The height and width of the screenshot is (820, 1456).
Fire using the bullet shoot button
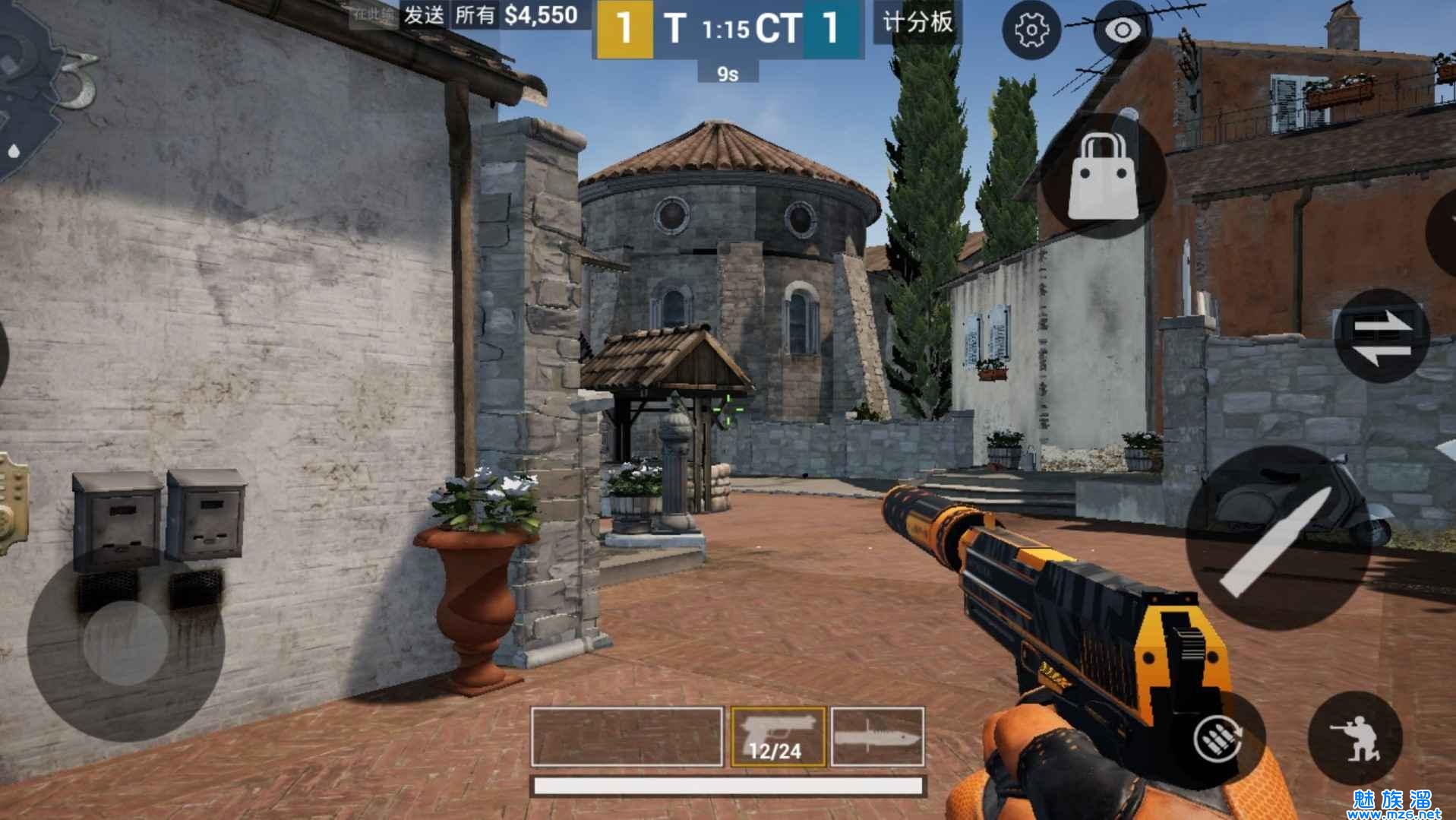[1277, 538]
